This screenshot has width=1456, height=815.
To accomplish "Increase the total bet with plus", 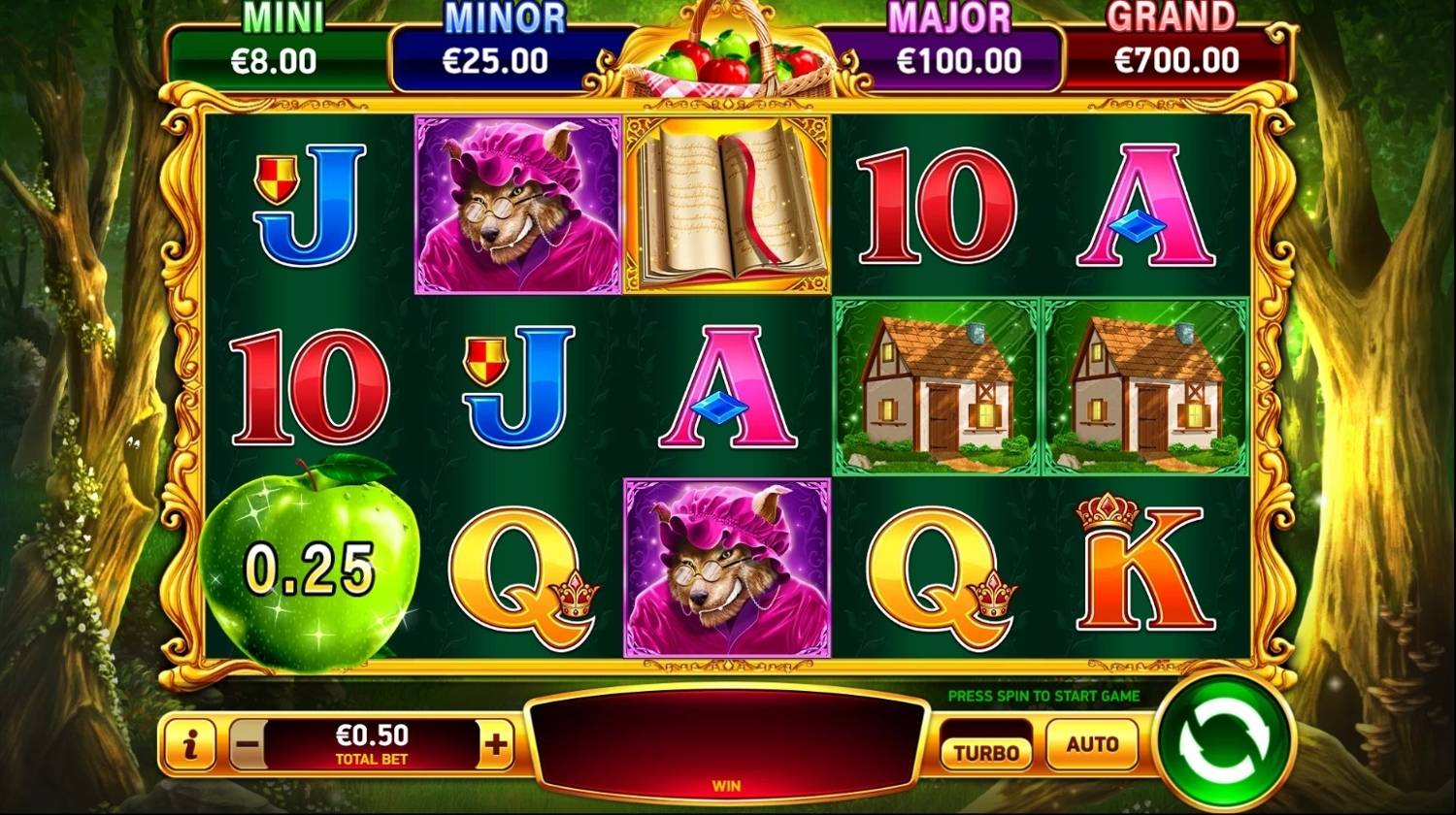I will click(x=496, y=745).
